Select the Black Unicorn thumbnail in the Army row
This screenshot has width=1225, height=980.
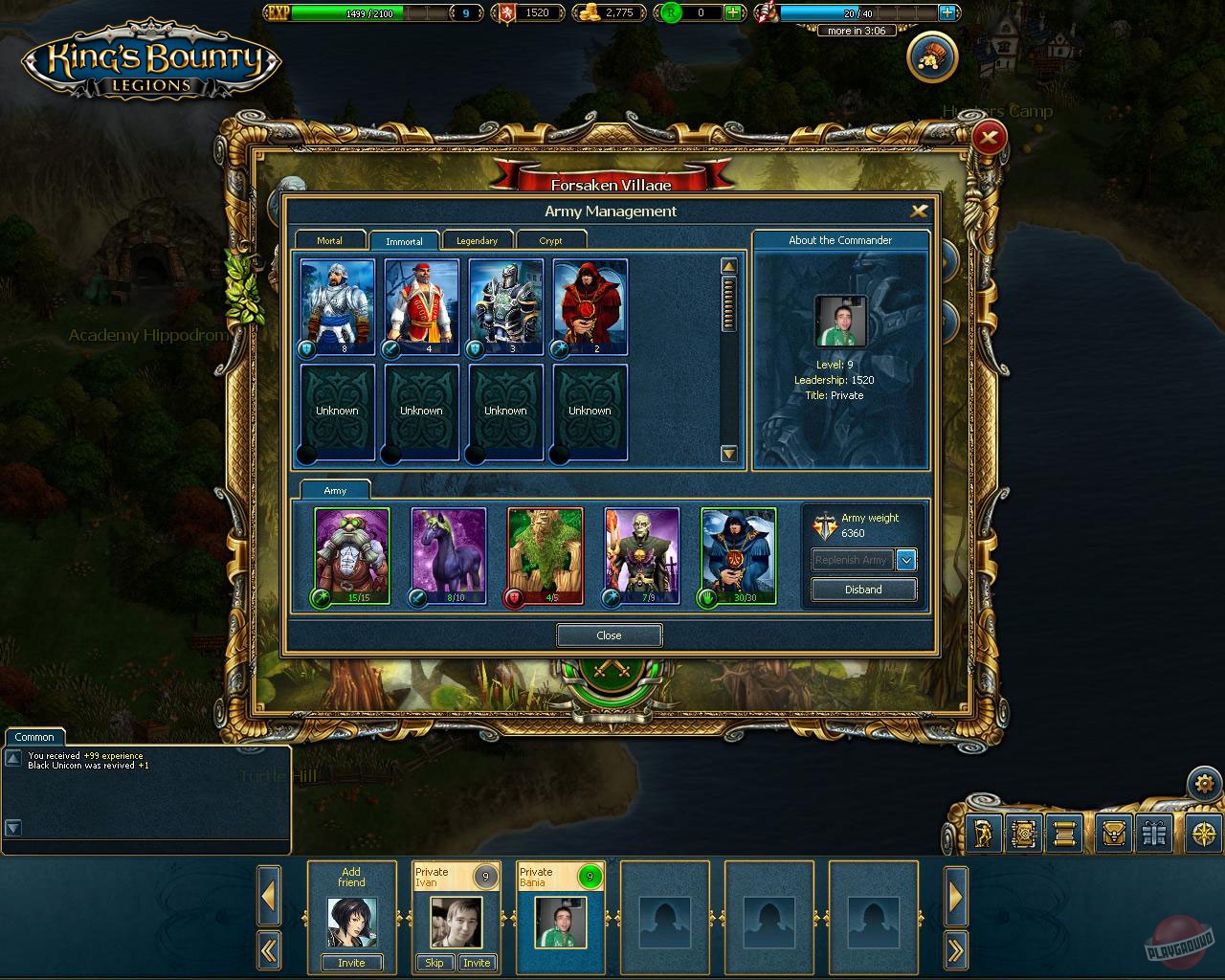(448, 553)
